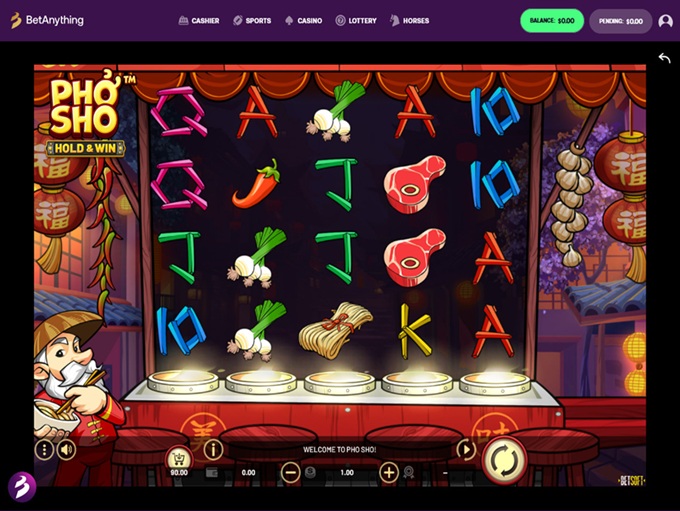Open the buy feature shopping cart

[179, 458]
